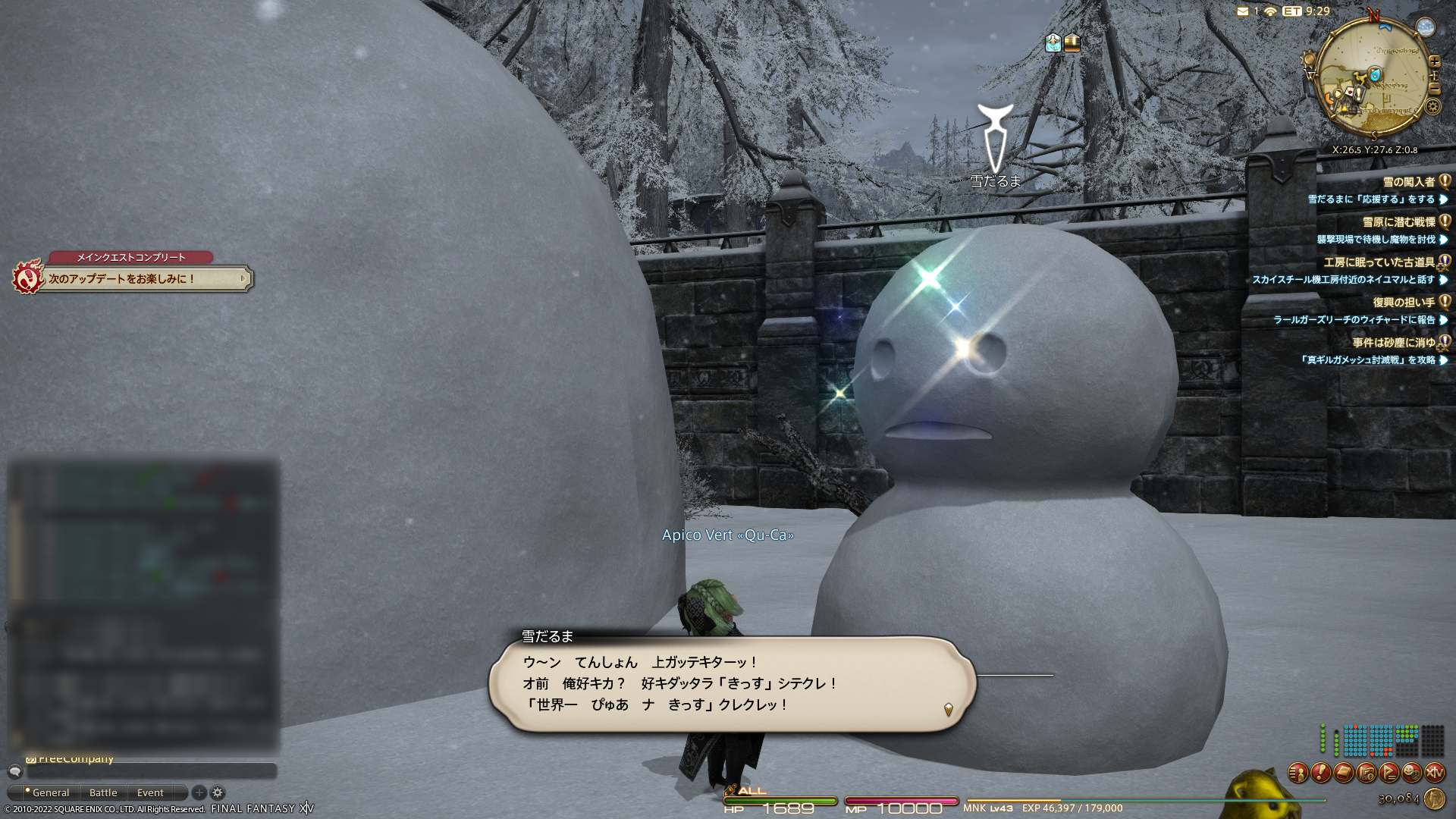This screenshot has height=819, width=1456.
Task: Add a new chat tab
Action: click(199, 792)
